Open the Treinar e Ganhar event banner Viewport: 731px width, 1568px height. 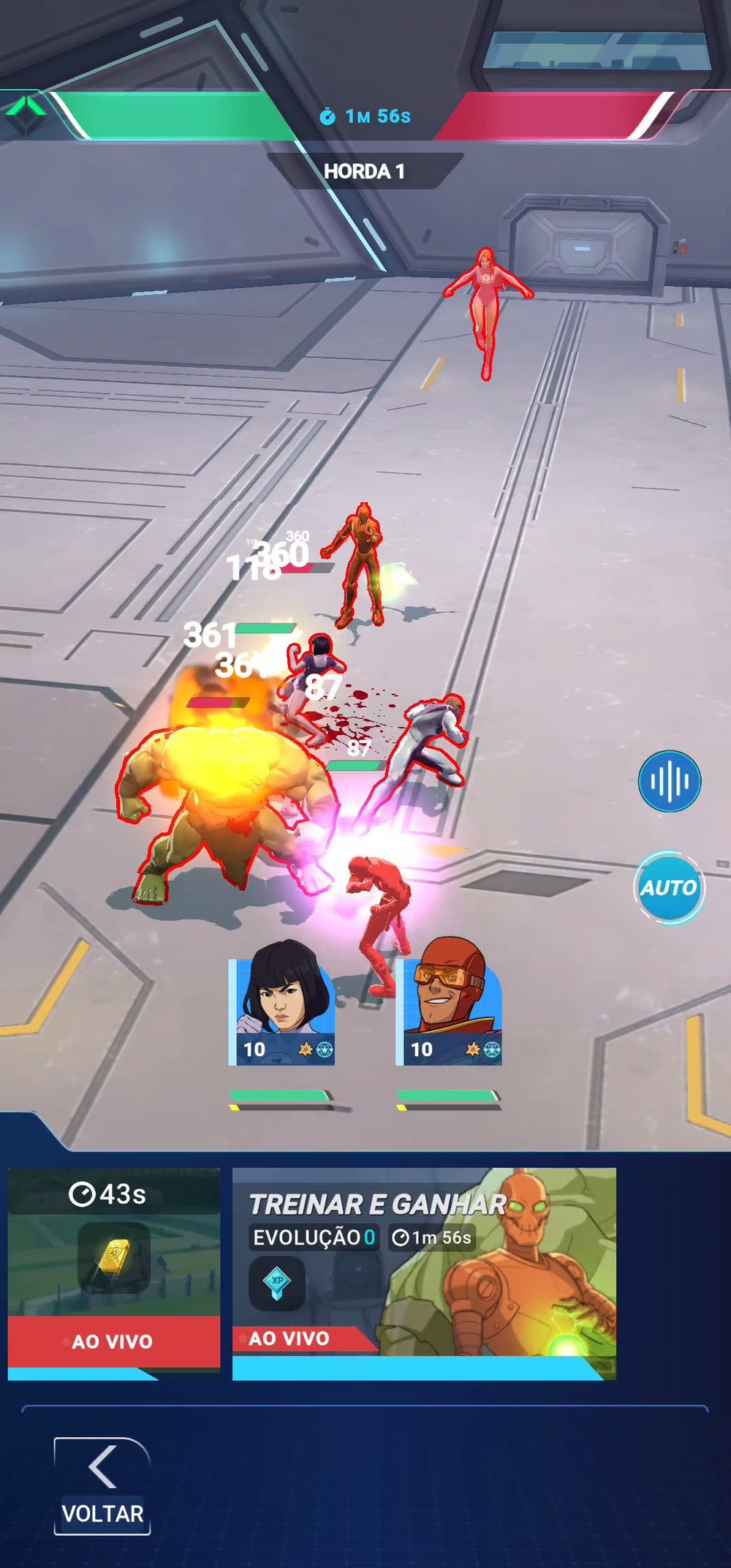click(x=424, y=1273)
